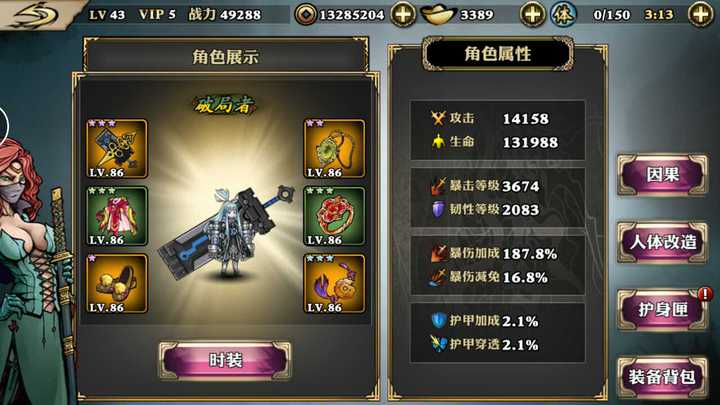720x405 pixels.
Task: Select the green pendant necklace slot
Action: (x=334, y=148)
